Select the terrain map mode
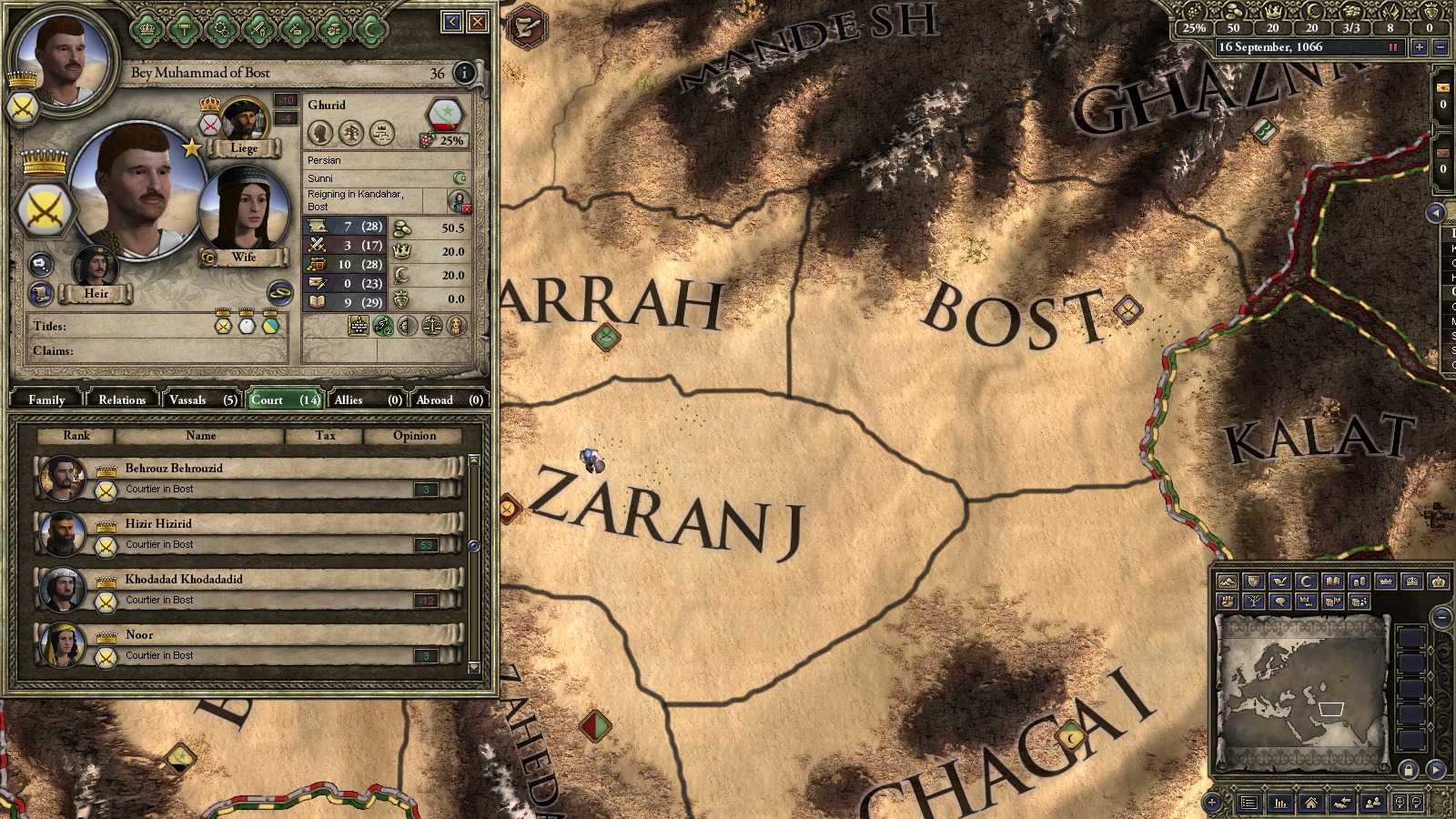The height and width of the screenshot is (819, 1456). [x=1228, y=580]
